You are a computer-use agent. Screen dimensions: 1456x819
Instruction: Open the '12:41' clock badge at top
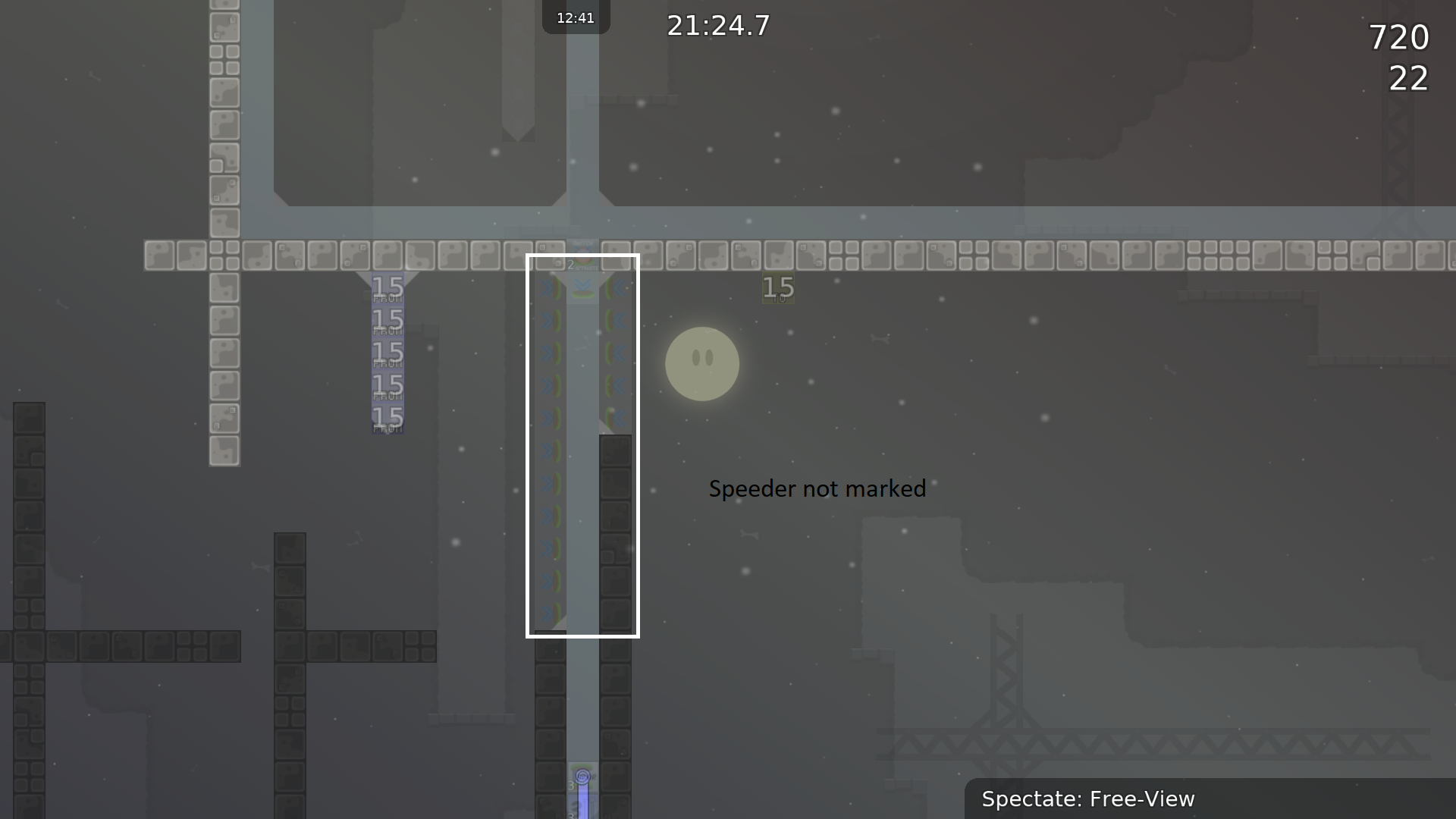[x=576, y=17]
